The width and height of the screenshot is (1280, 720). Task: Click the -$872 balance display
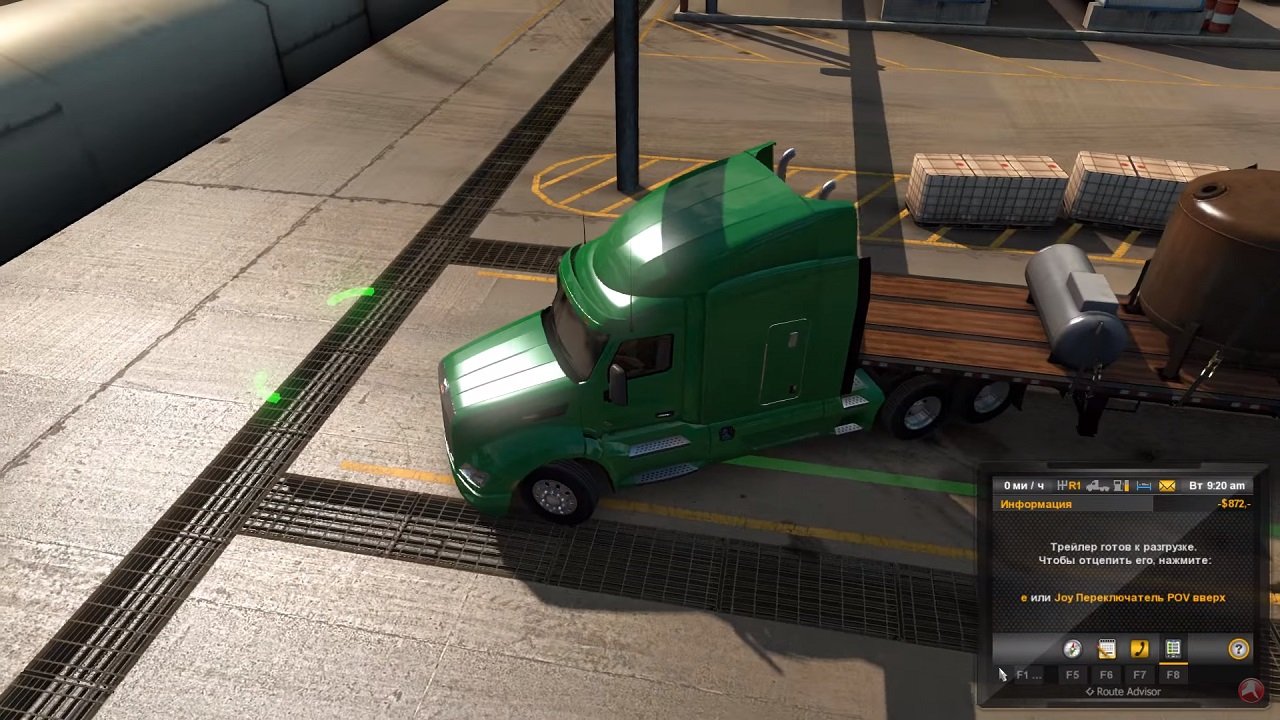point(1232,503)
